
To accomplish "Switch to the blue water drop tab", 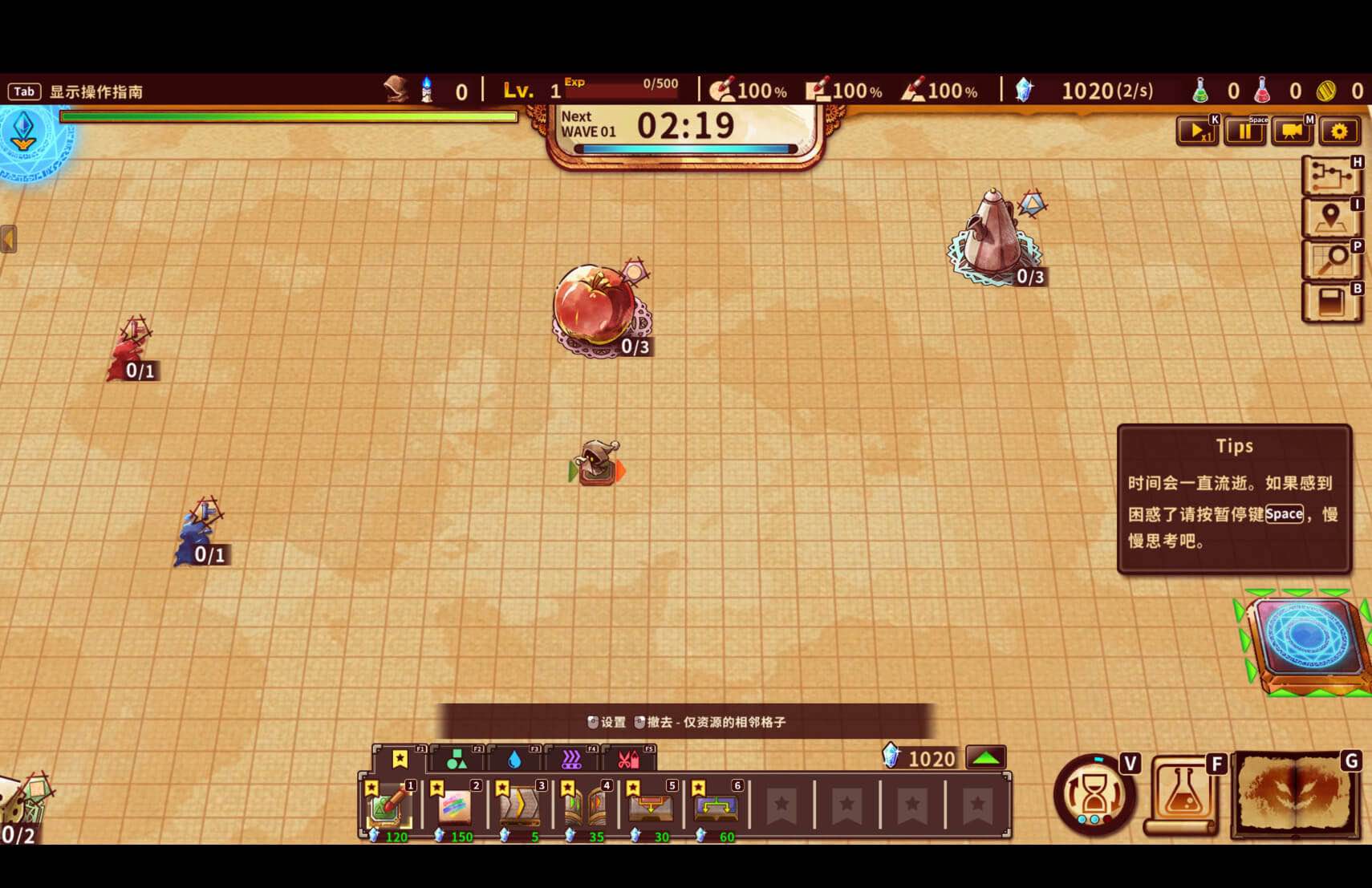I will (514, 759).
